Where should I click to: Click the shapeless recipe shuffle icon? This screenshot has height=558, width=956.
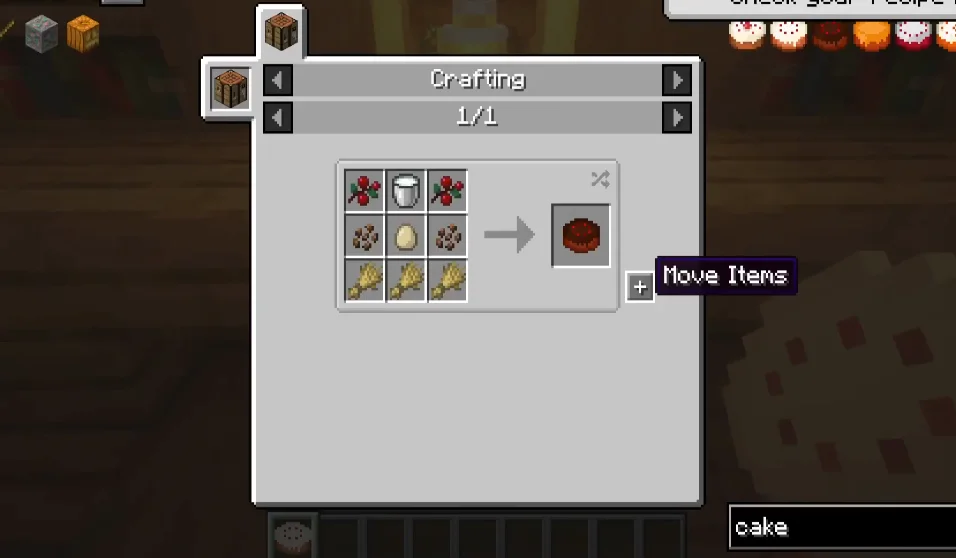point(599,179)
